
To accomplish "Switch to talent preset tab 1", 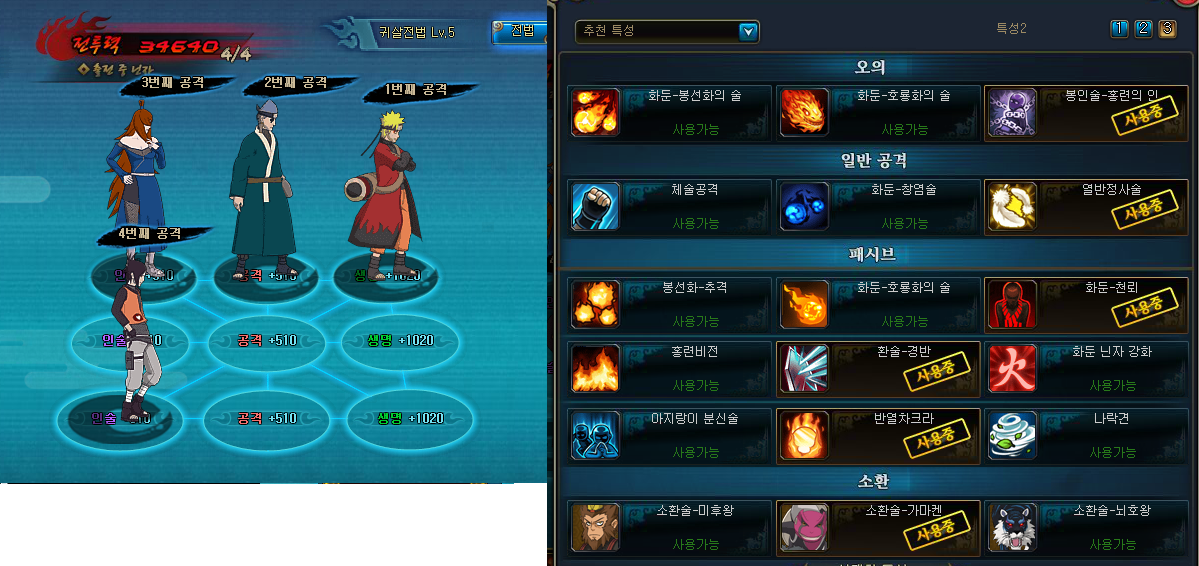I will pyautogui.click(x=1120, y=29).
